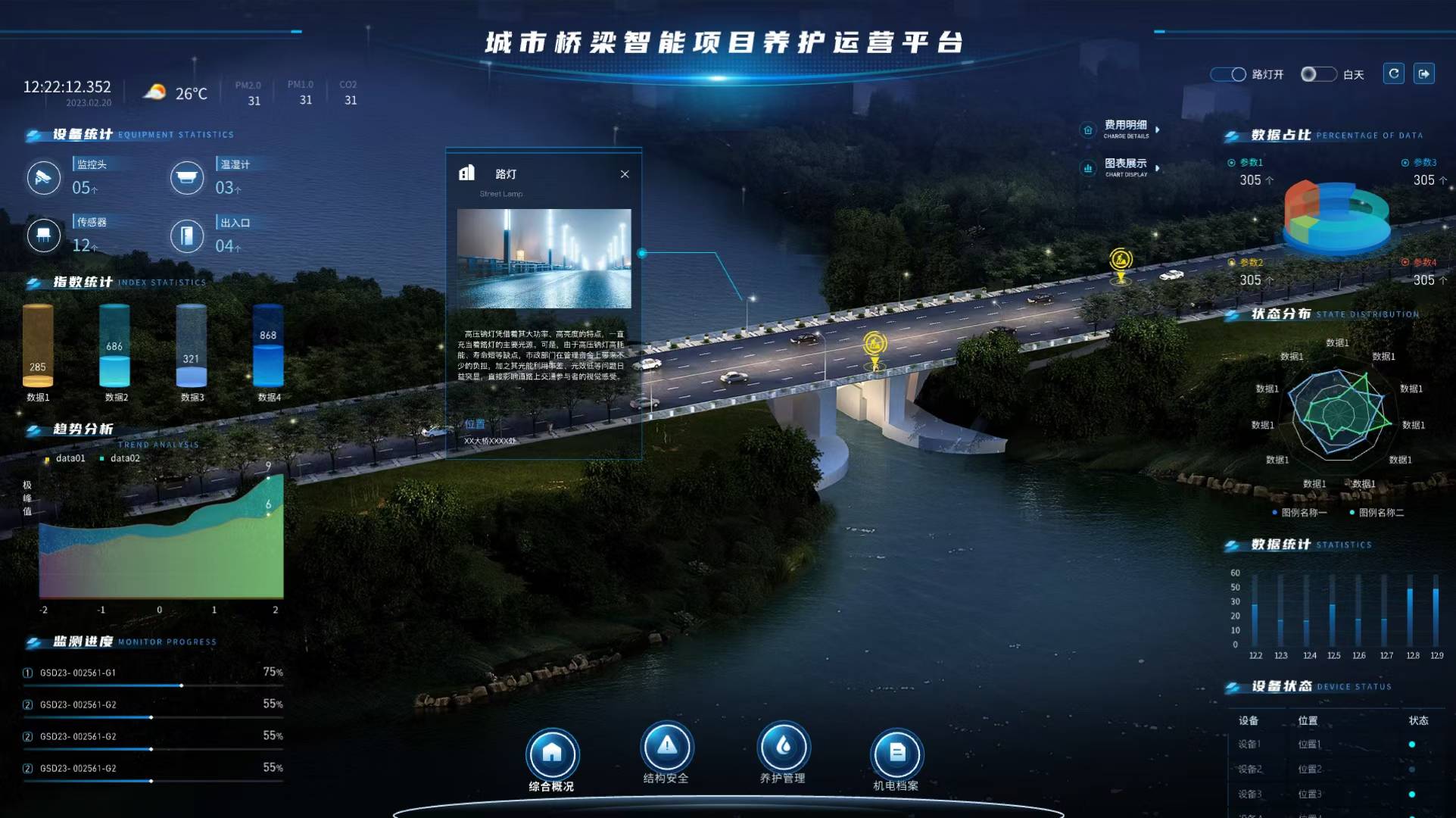Switch to 养护管理 maintenance tab
Viewport: 1456px width, 818px height.
[x=783, y=747]
